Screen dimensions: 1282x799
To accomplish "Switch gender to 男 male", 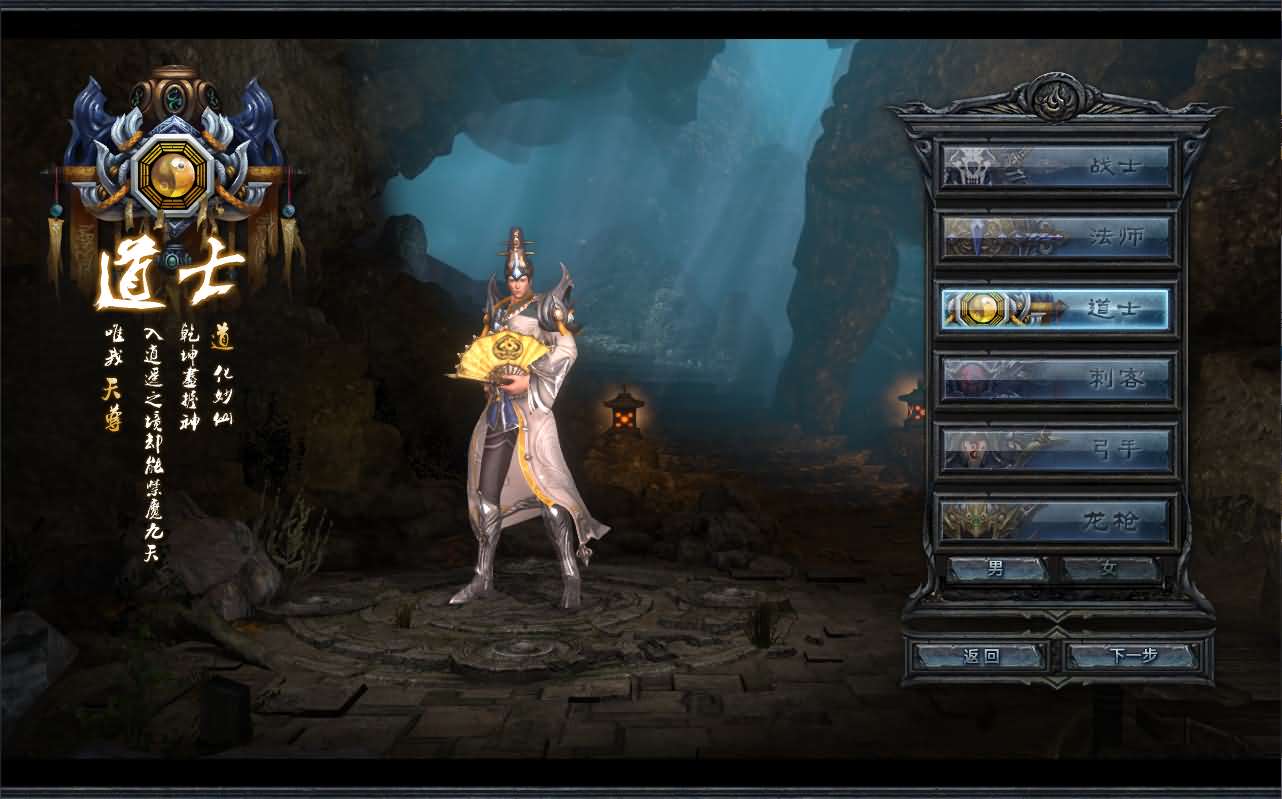I will [996, 569].
